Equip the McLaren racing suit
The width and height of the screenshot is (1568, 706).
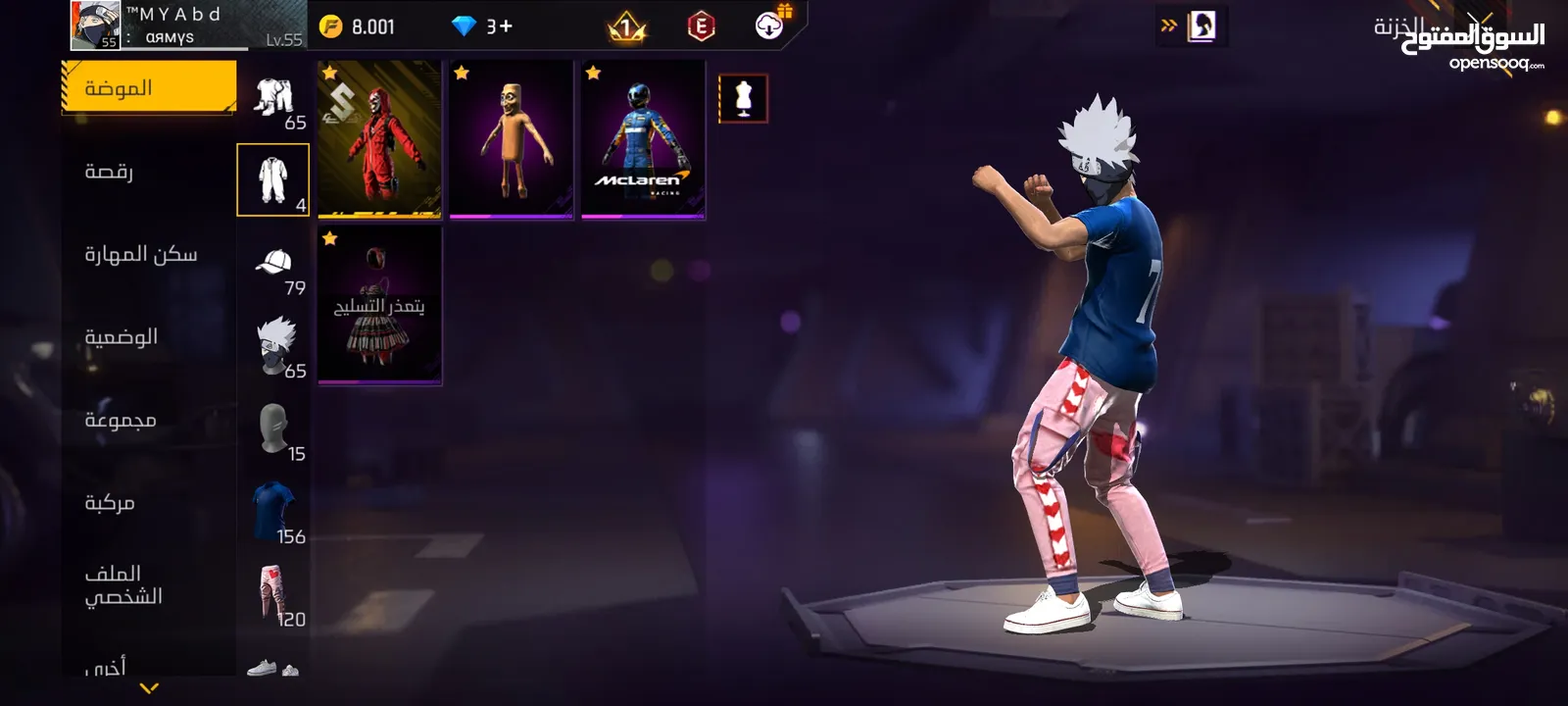click(x=643, y=137)
